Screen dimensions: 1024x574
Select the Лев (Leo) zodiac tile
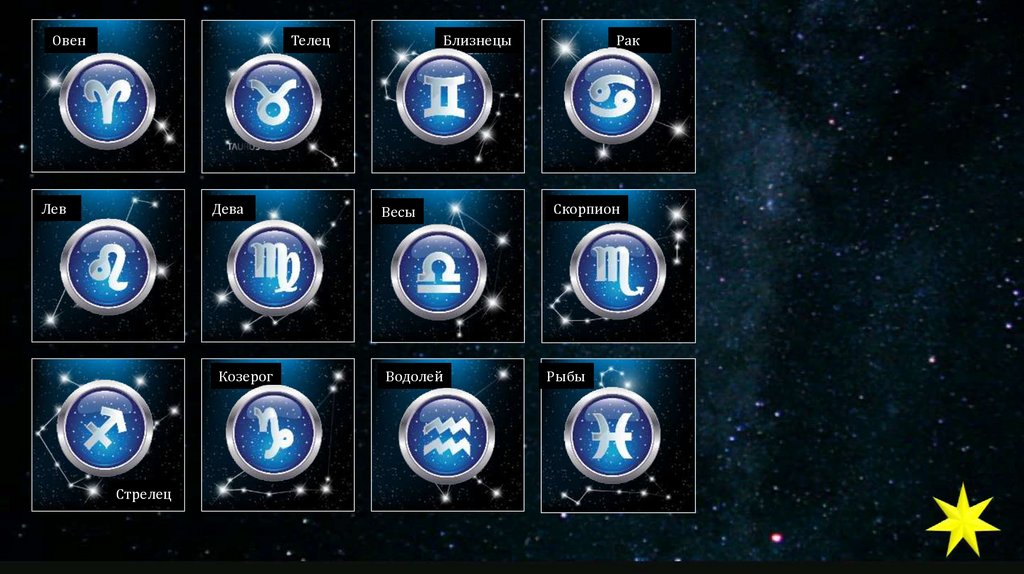(x=108, y=267)
